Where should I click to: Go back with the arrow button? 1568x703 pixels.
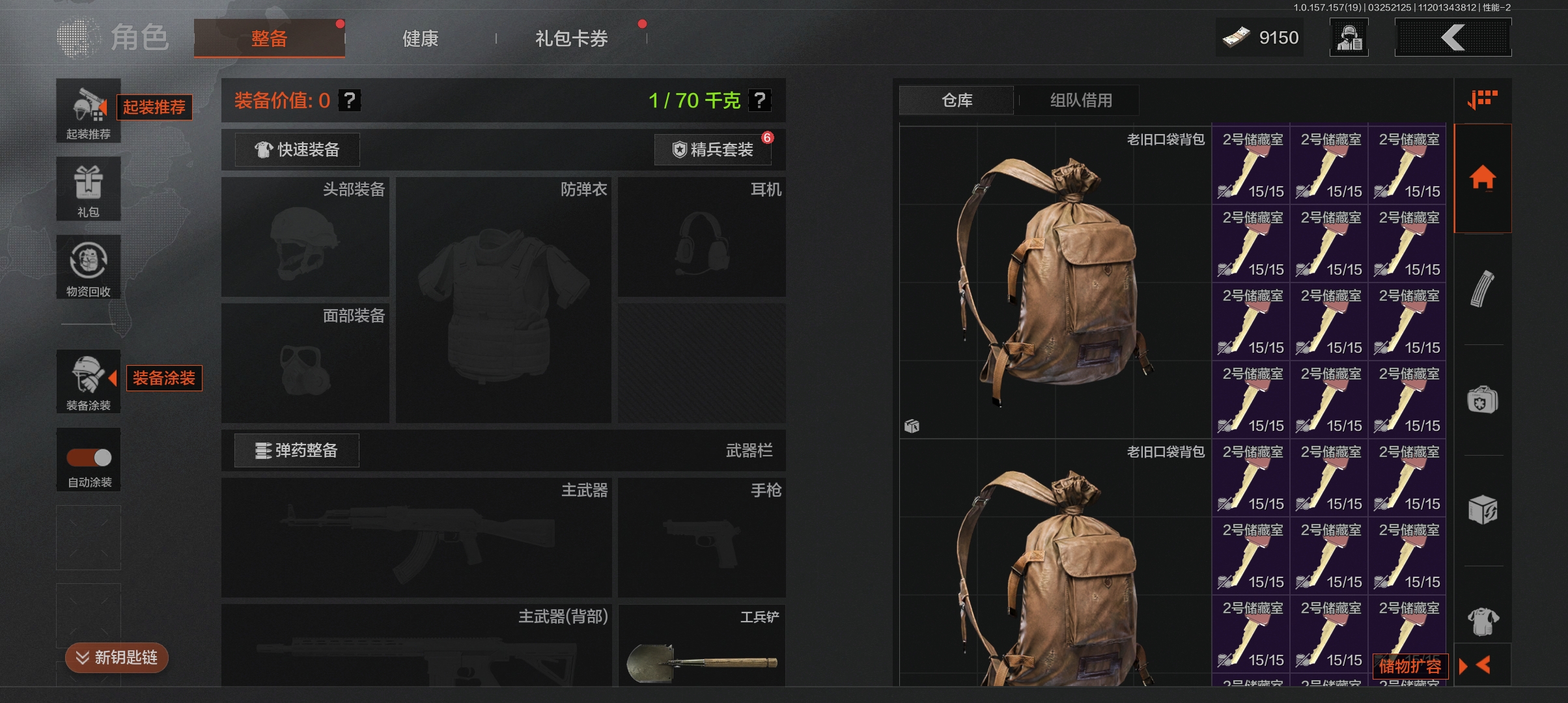pos(1453,38)
